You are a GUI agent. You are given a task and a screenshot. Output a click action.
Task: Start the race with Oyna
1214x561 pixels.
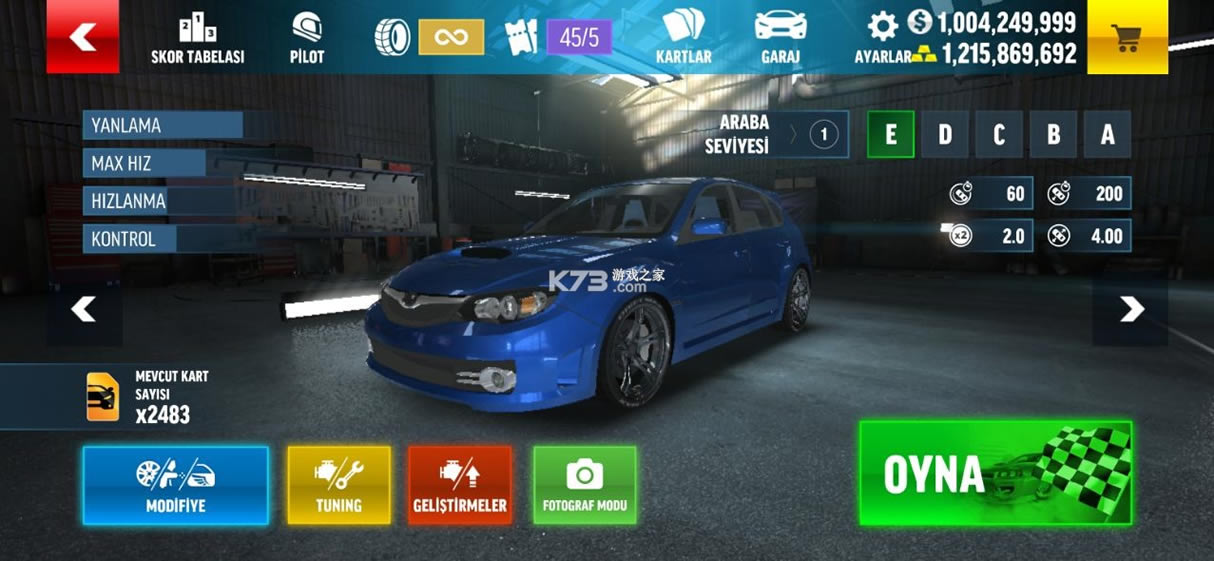pyautogui.click(x=995, y=473)
